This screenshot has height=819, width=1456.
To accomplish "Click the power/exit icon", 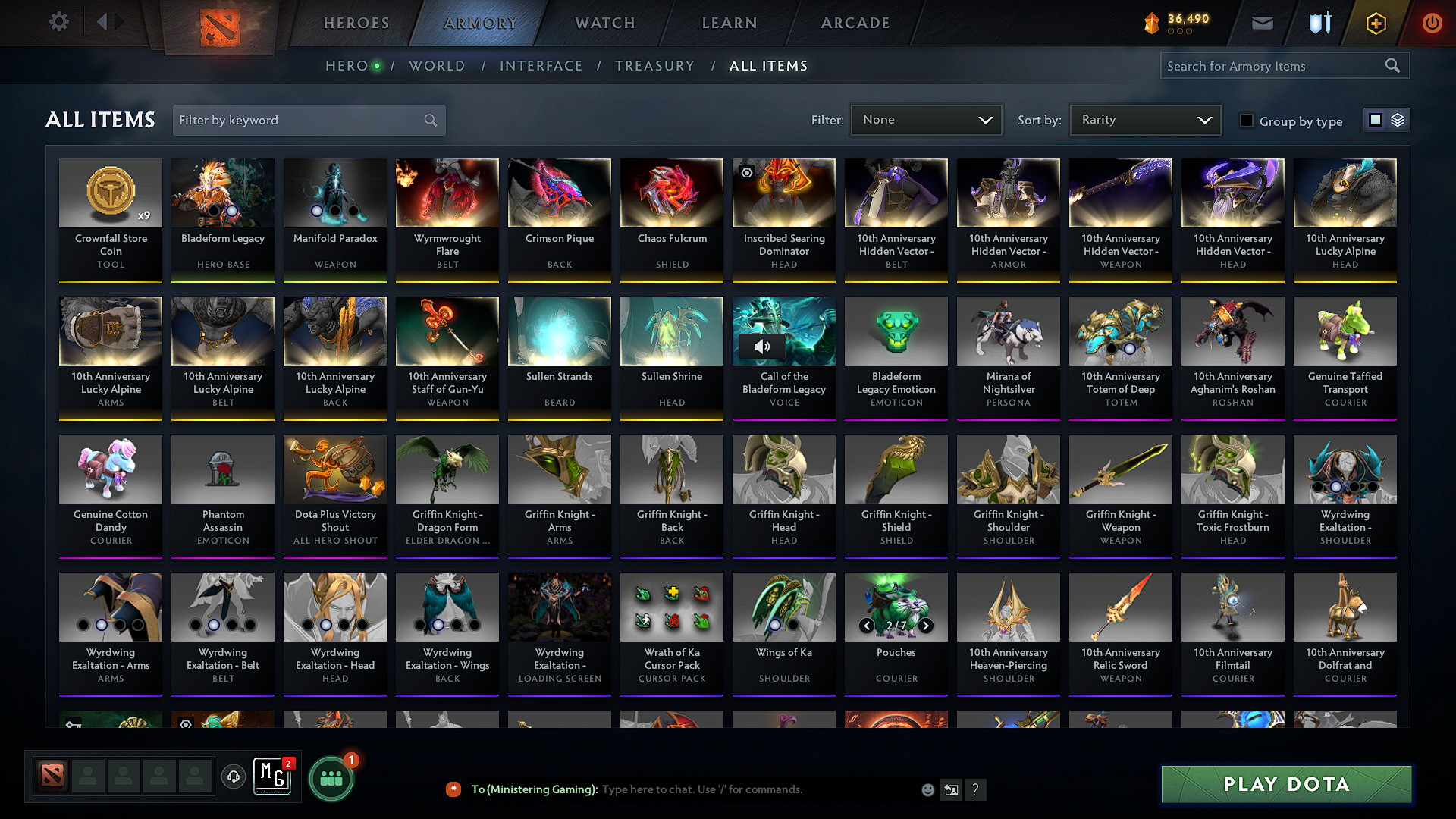I will coord(1432,23).
